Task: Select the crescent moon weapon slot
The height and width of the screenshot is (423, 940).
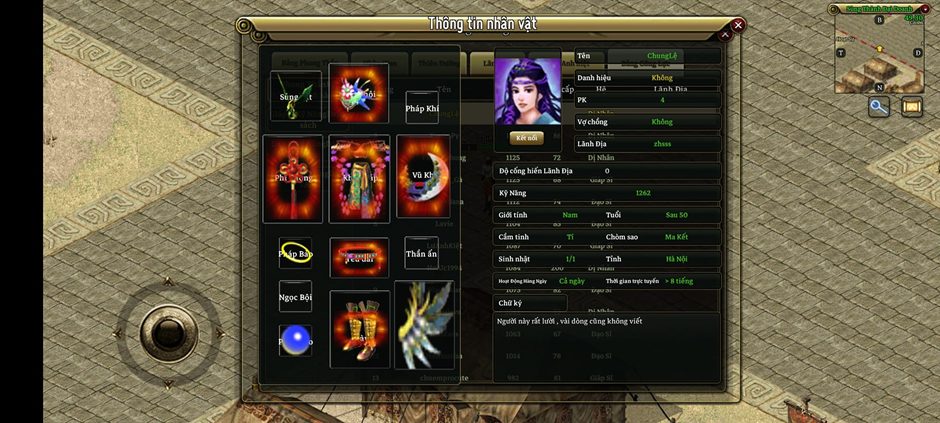Action: 423,176
